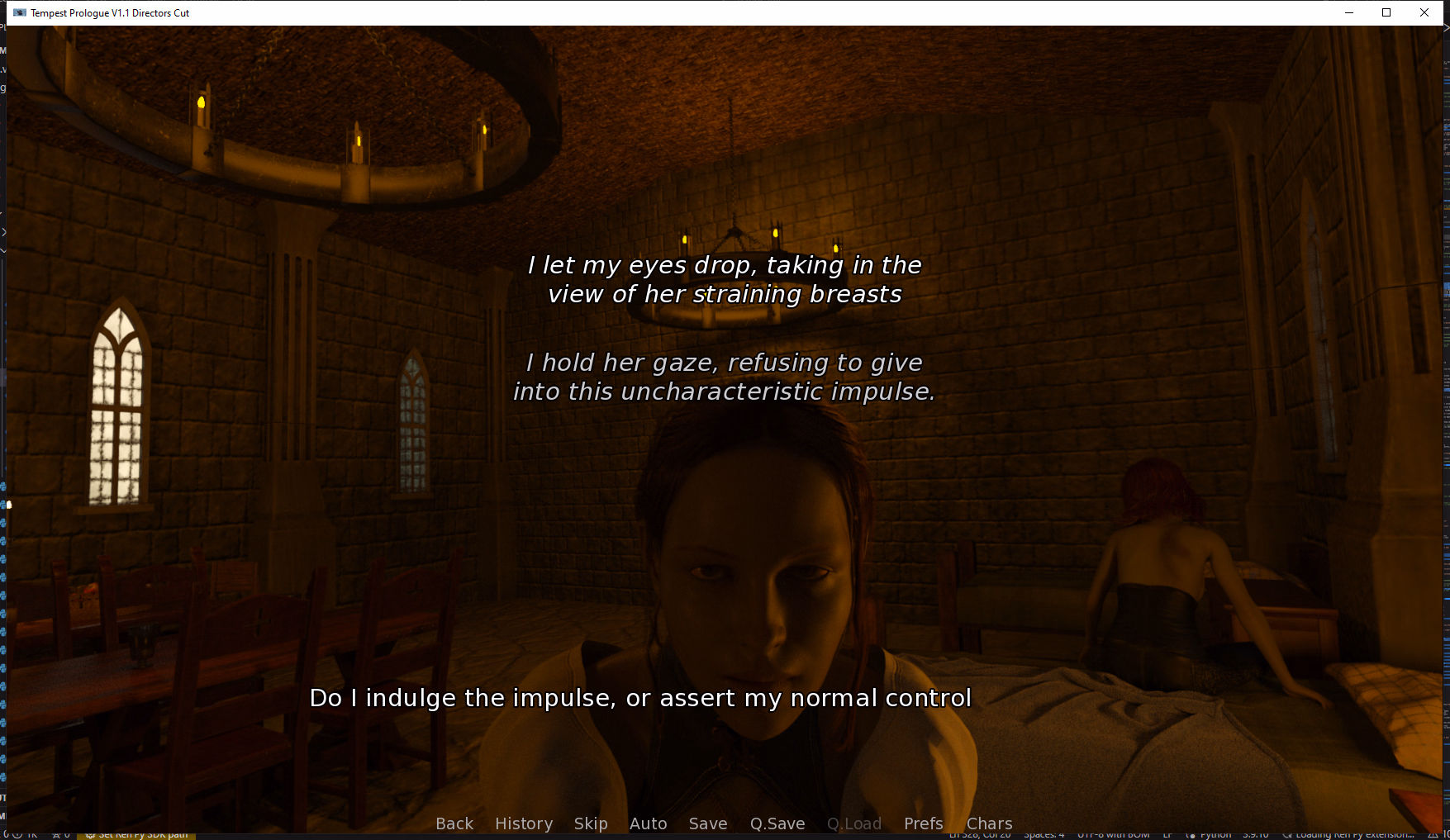Open the Prefs screen

[923, 823]
